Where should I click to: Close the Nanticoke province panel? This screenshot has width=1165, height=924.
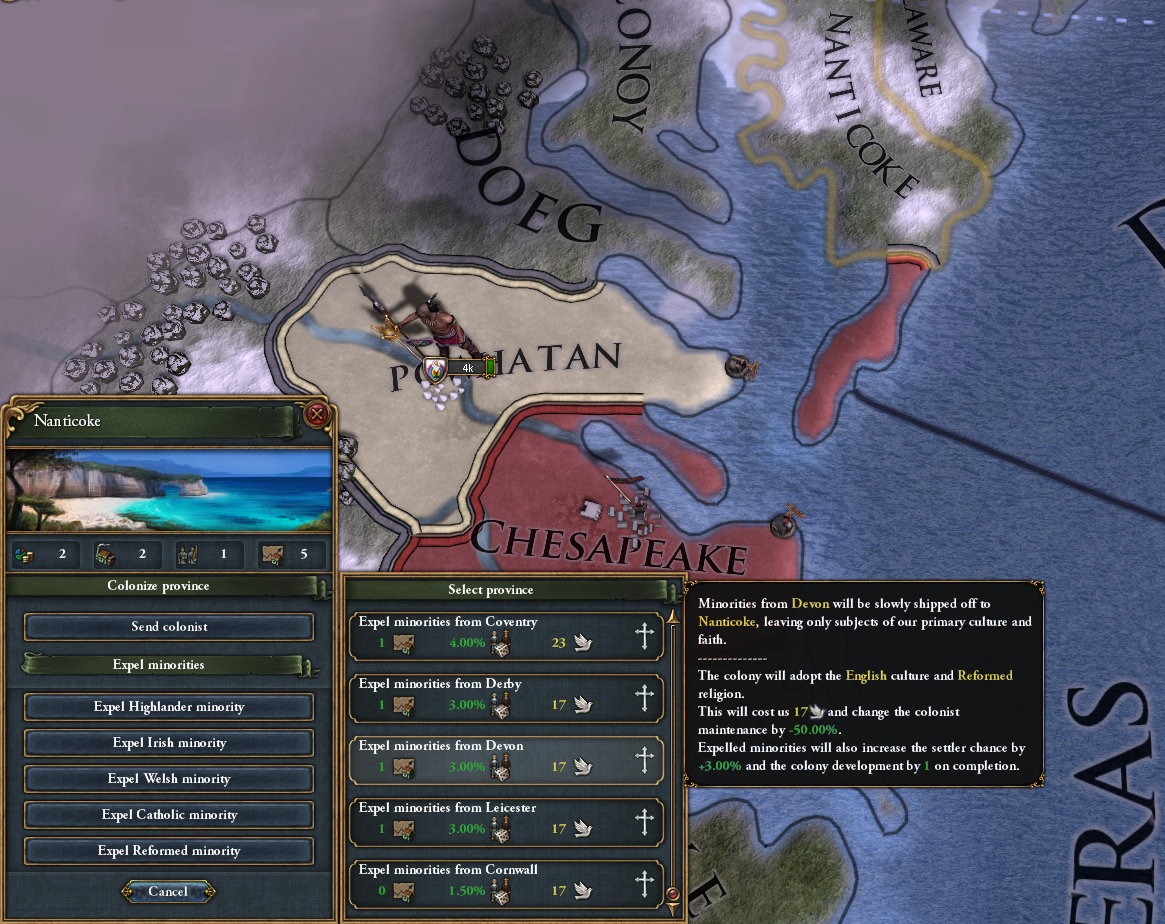(317, 414)
